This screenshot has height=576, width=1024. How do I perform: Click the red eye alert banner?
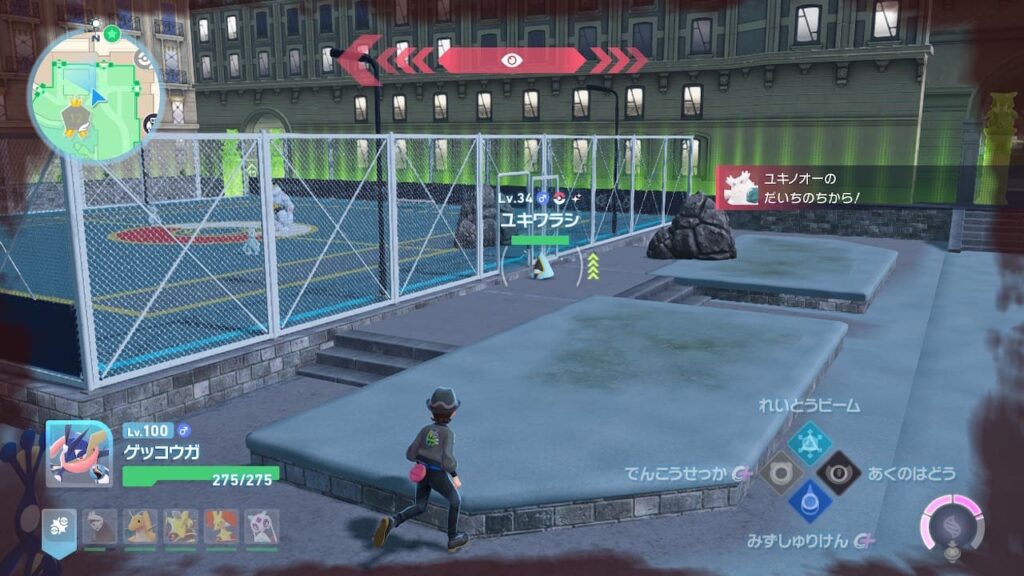[511, 60]
